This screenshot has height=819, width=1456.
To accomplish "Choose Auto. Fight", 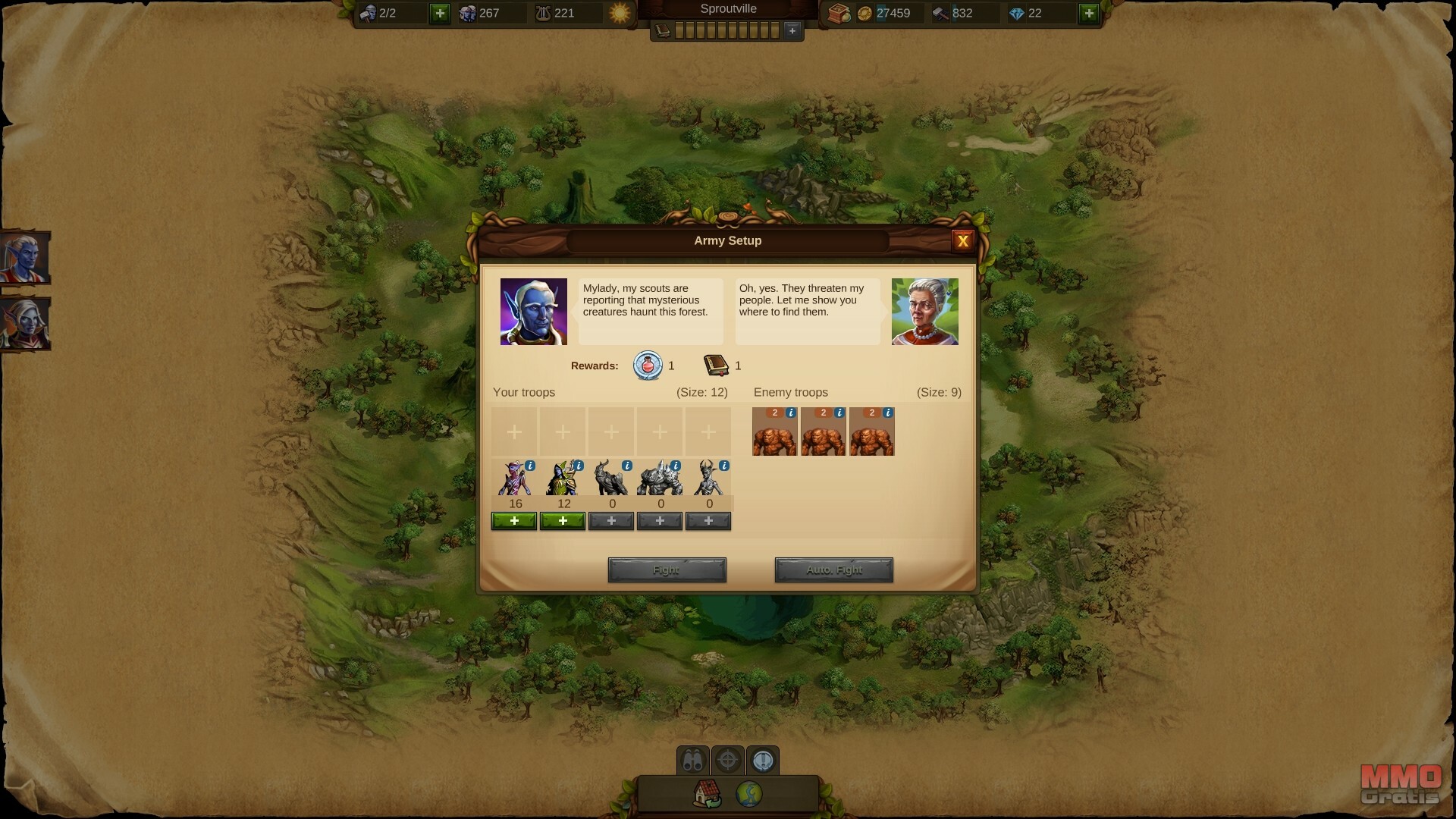I will [x=833, y=570].
